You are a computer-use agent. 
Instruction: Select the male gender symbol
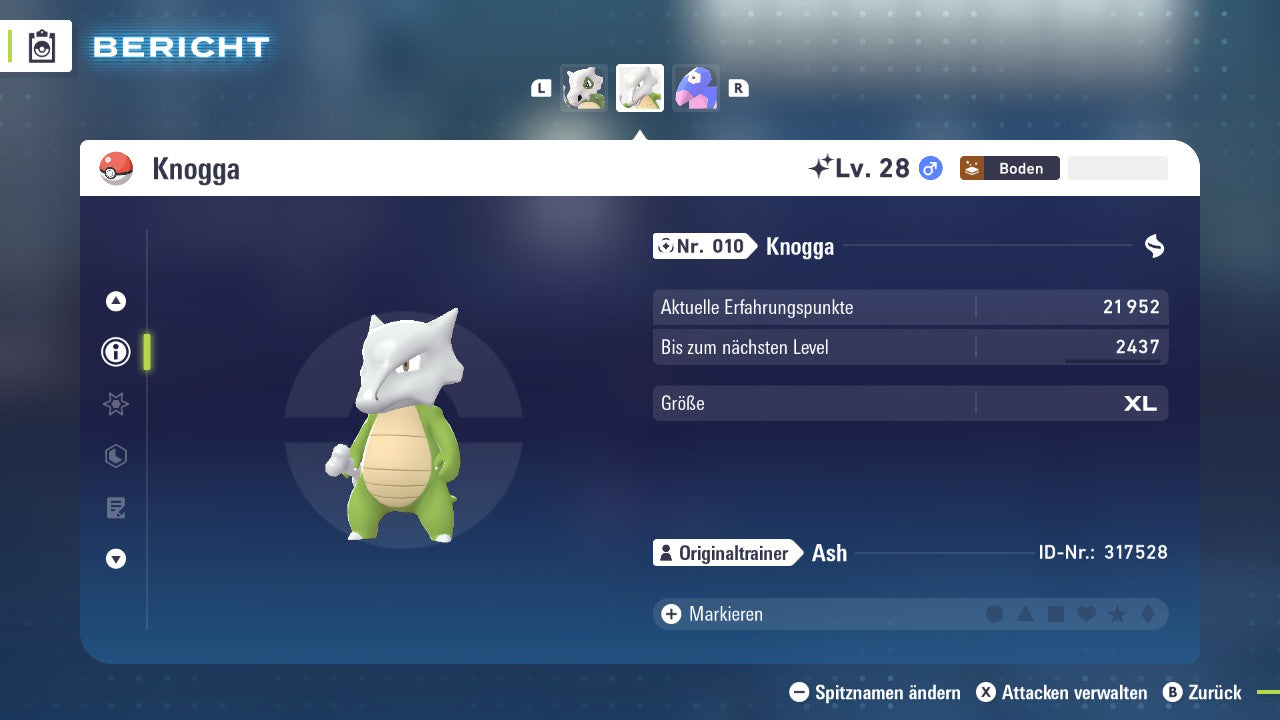point(929,169)
